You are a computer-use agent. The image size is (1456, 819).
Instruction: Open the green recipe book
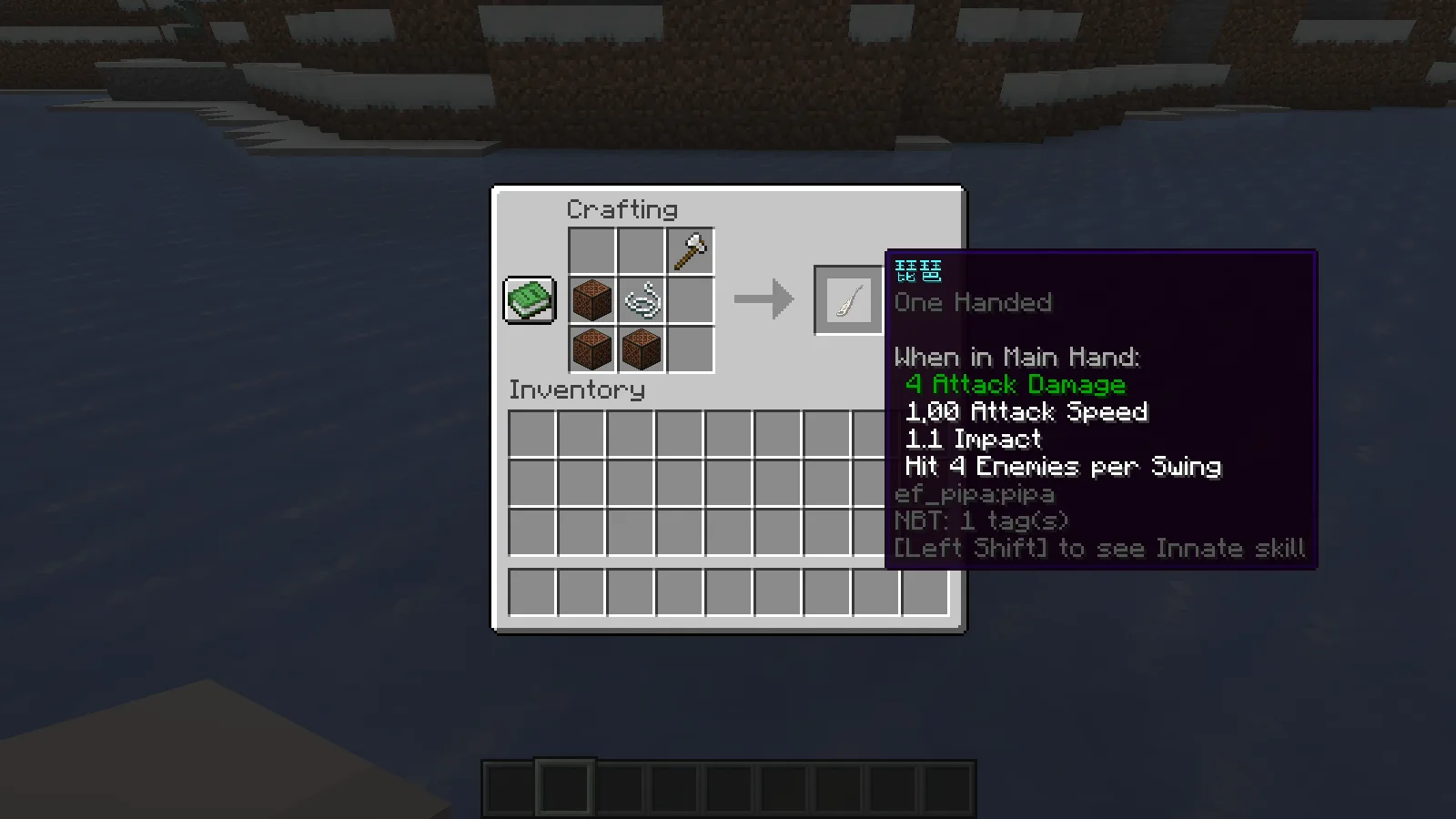[529, 299]
